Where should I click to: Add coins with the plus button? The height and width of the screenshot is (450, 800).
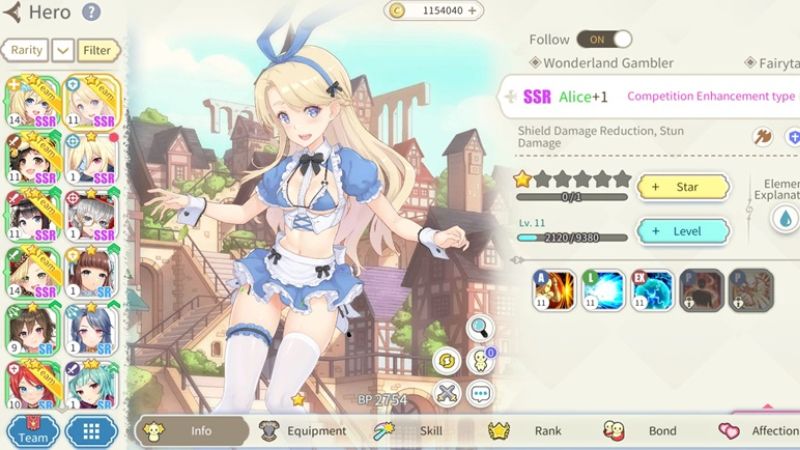tap(473, 10)
